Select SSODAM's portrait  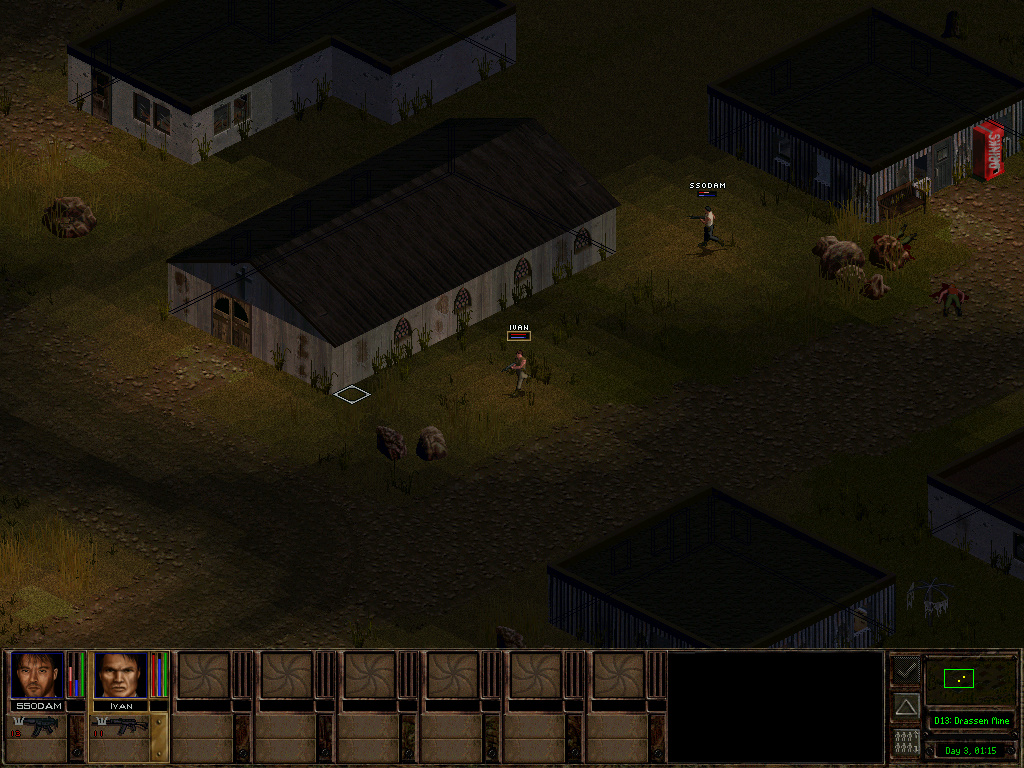point(37,675)
